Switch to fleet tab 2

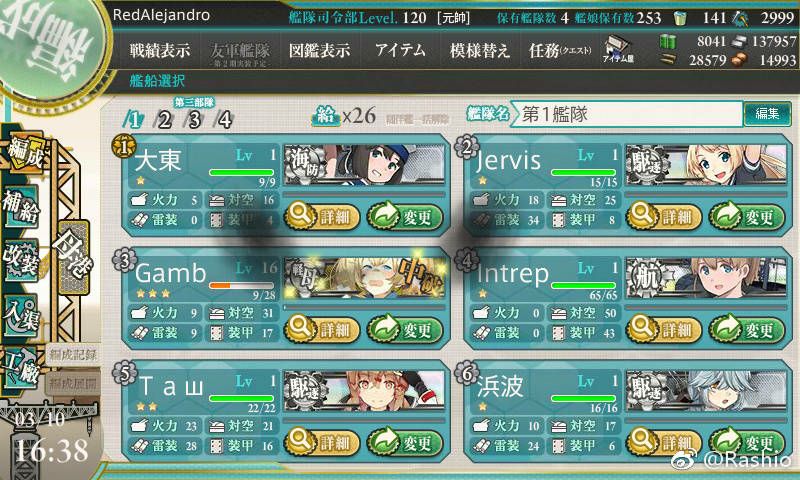pyautogui.click(x=165, y=120)
